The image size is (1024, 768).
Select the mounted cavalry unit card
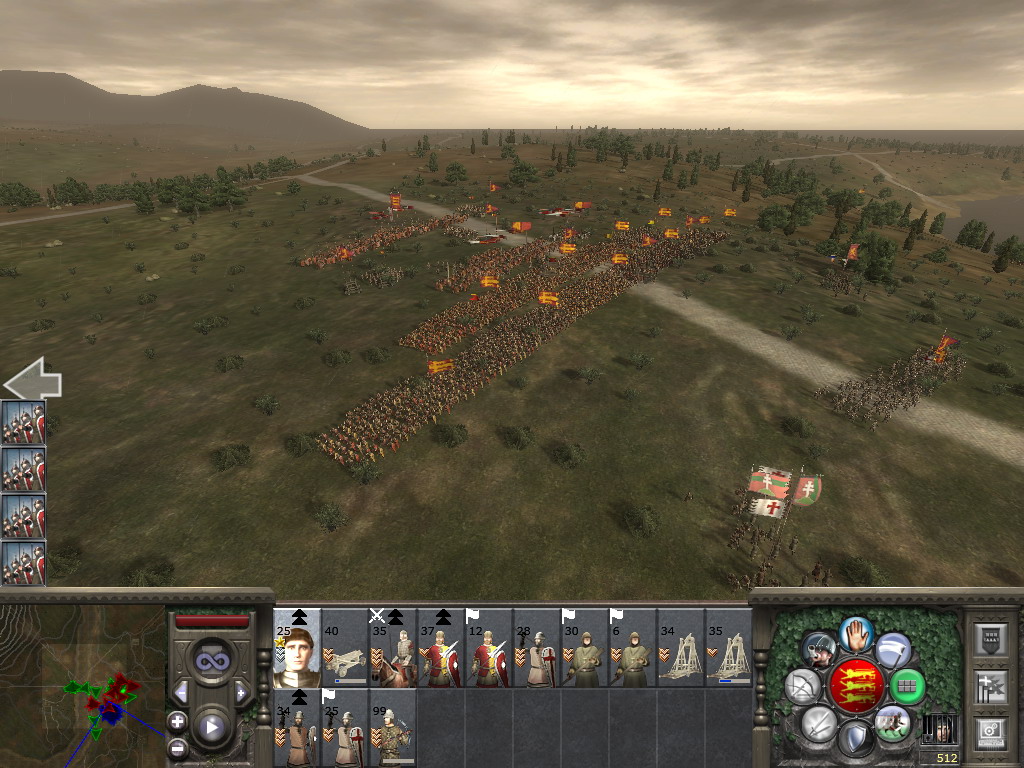(393, 648)
